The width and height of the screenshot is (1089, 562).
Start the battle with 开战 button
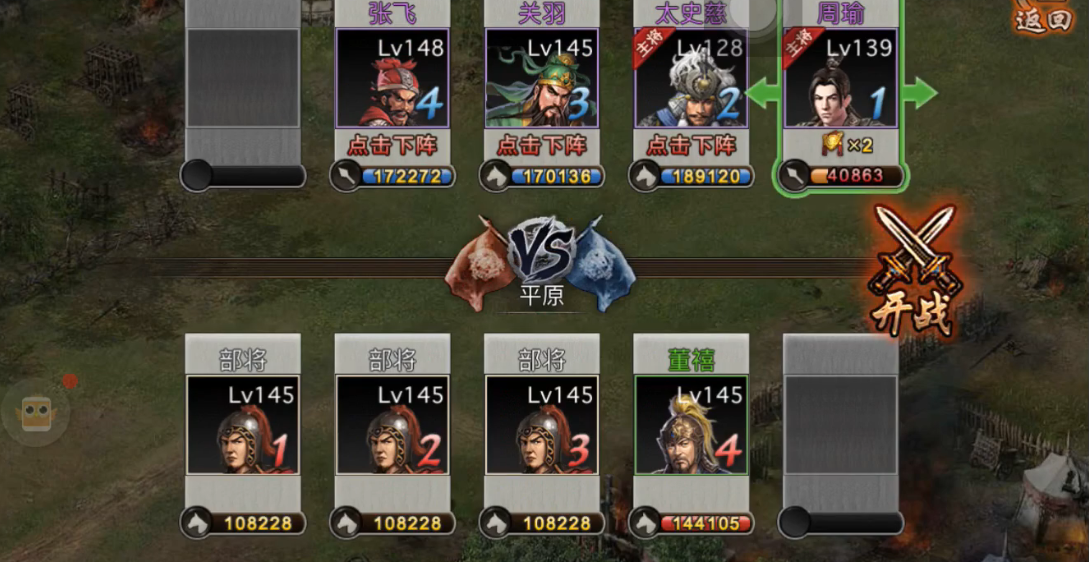tap(913, 271)
